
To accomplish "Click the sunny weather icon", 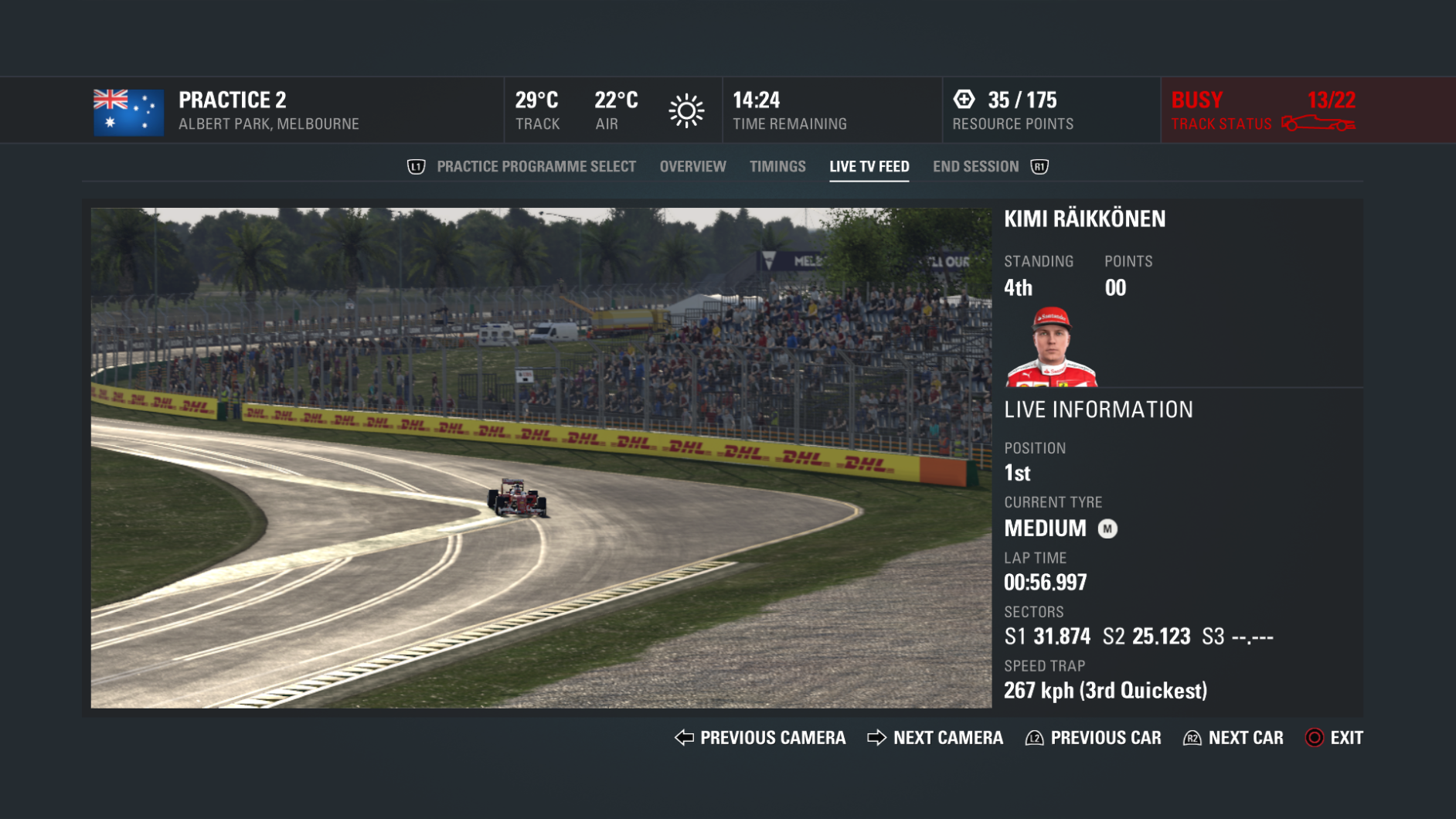I will [x=686, y=110].
